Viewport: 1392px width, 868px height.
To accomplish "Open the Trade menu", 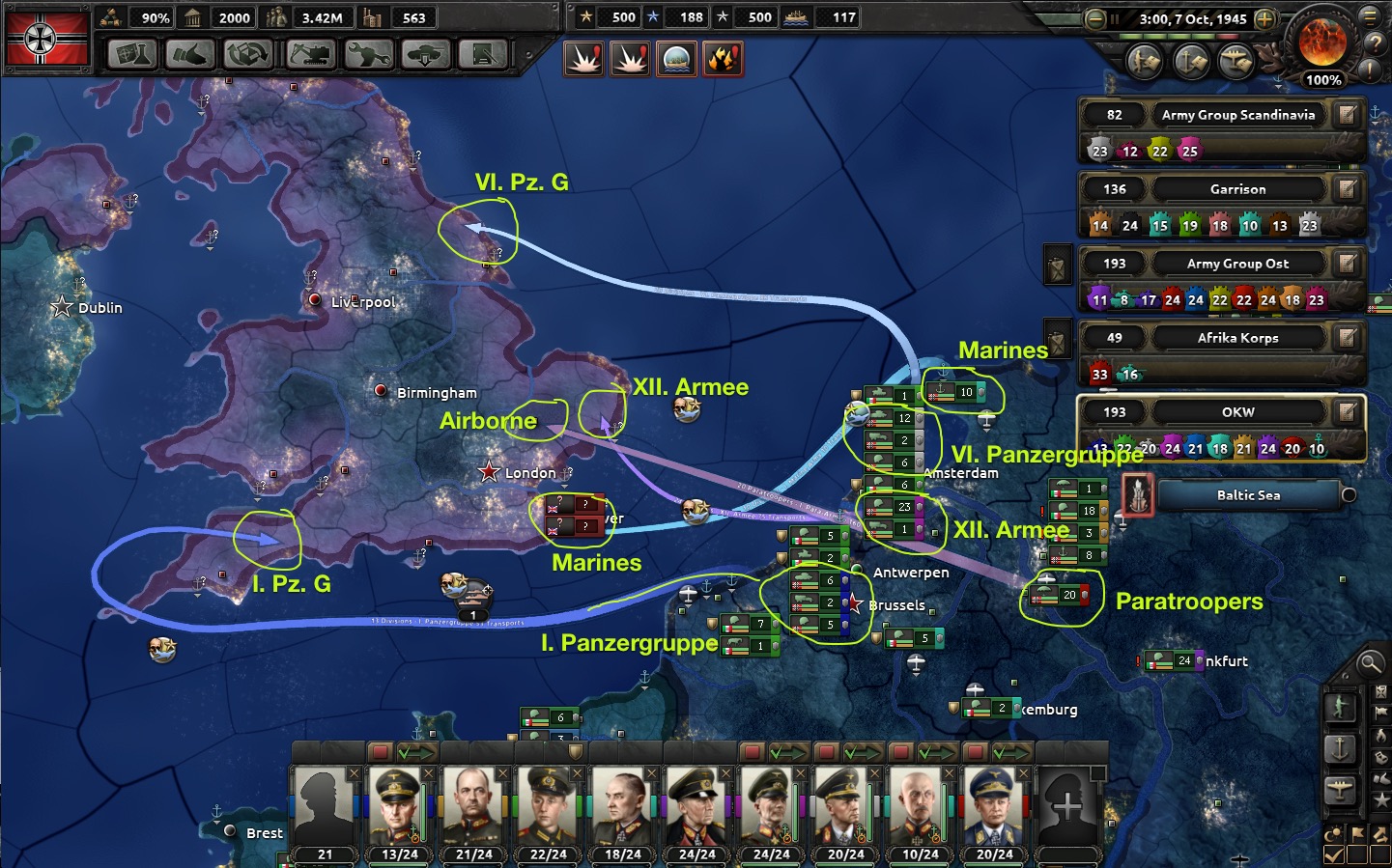I will (x=248, y=55).
